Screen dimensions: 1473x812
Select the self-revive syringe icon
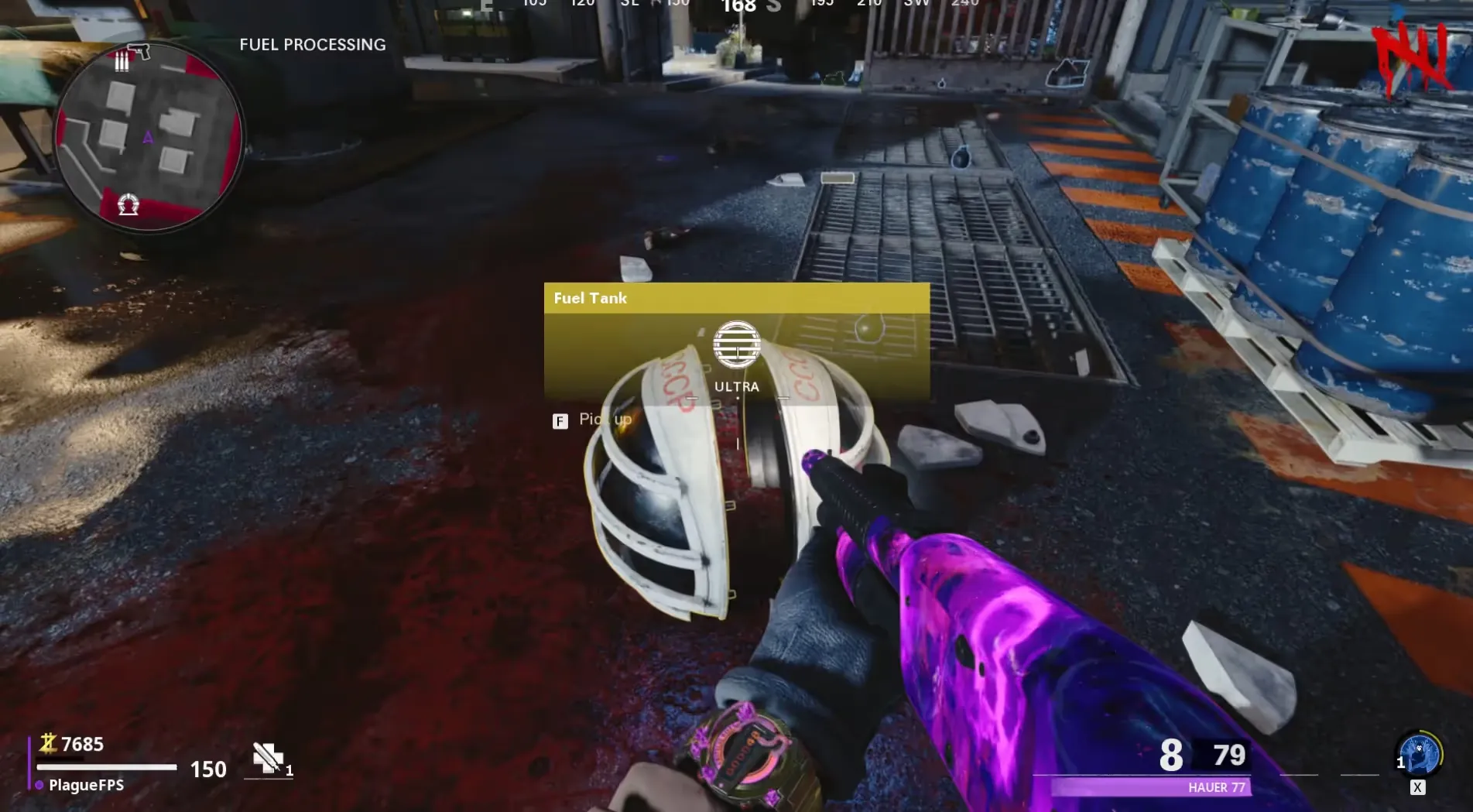(268, 759)
